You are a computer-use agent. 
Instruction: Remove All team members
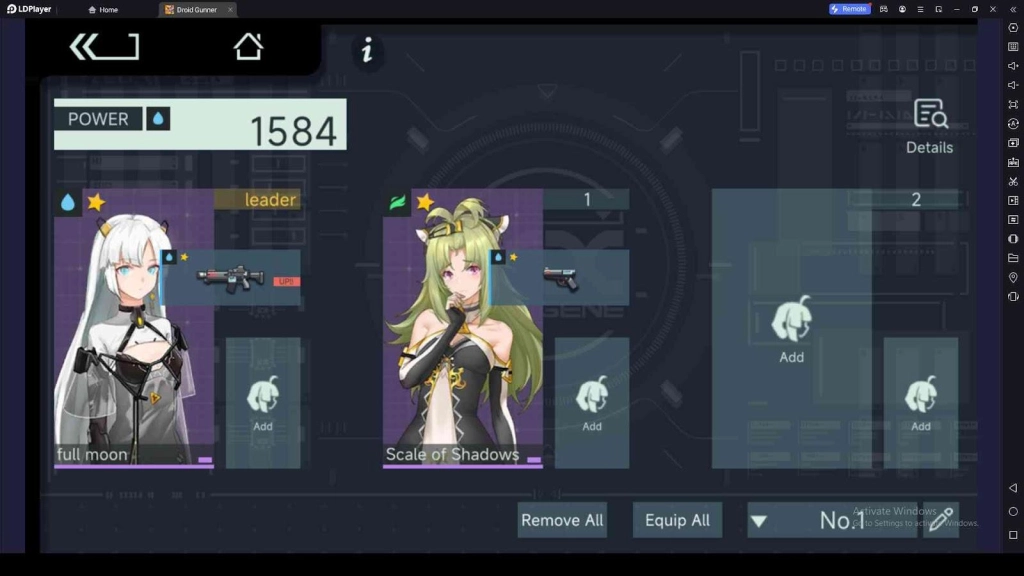pyautogui.click(x=562, y=520)
